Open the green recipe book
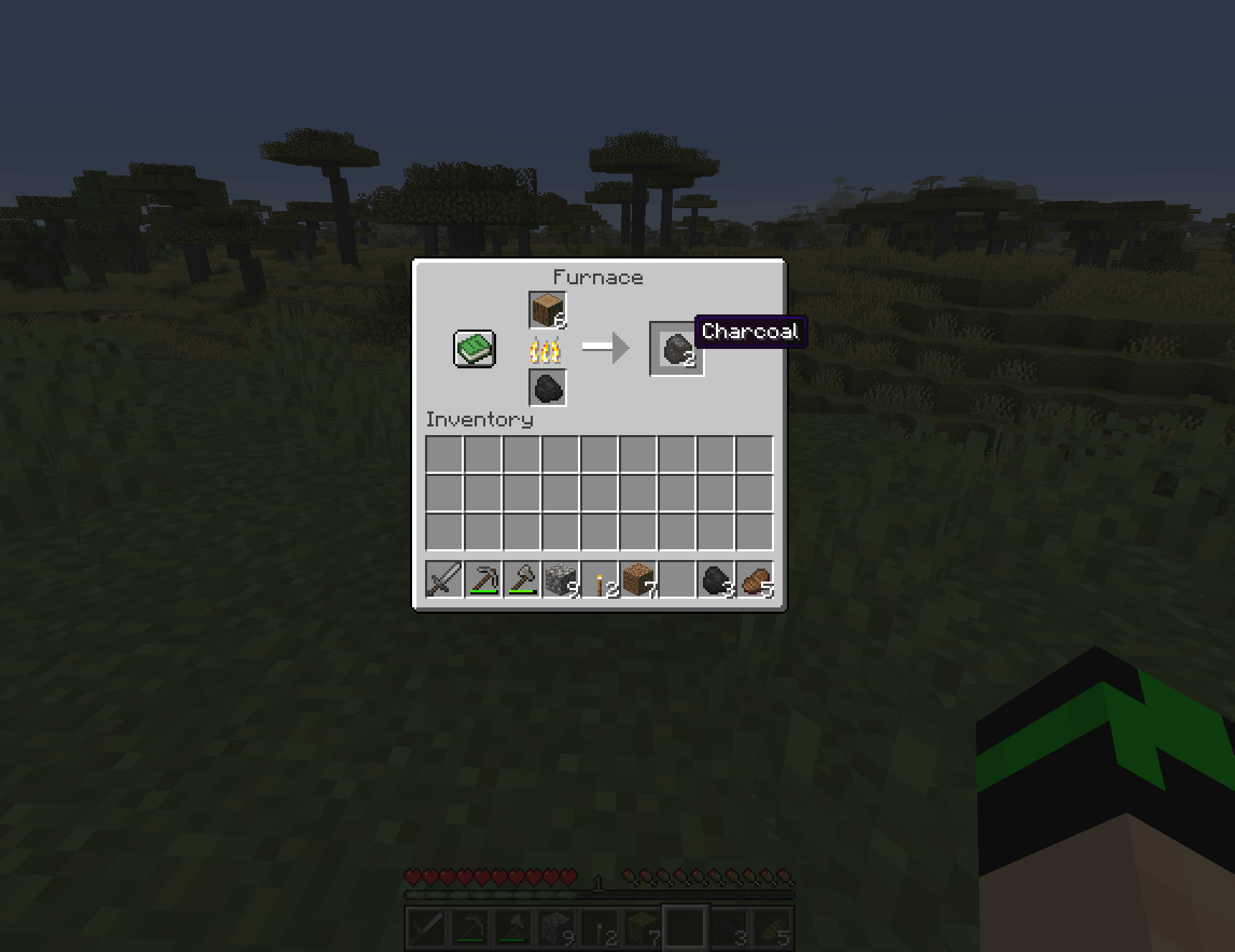 (475, 349)
